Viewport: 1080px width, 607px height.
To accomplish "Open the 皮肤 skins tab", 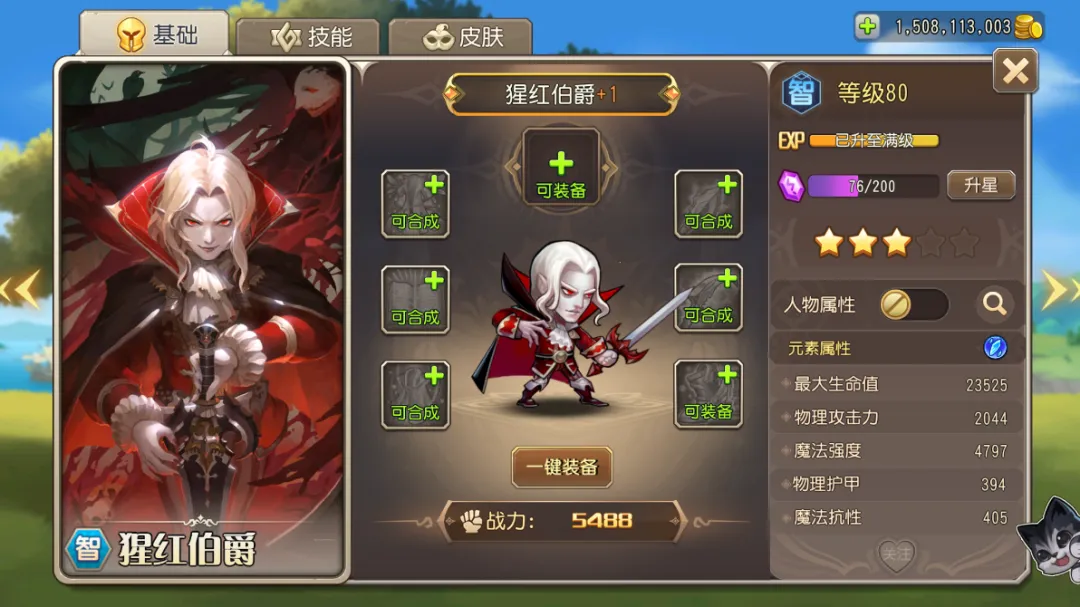I will [x=461, y=37].
